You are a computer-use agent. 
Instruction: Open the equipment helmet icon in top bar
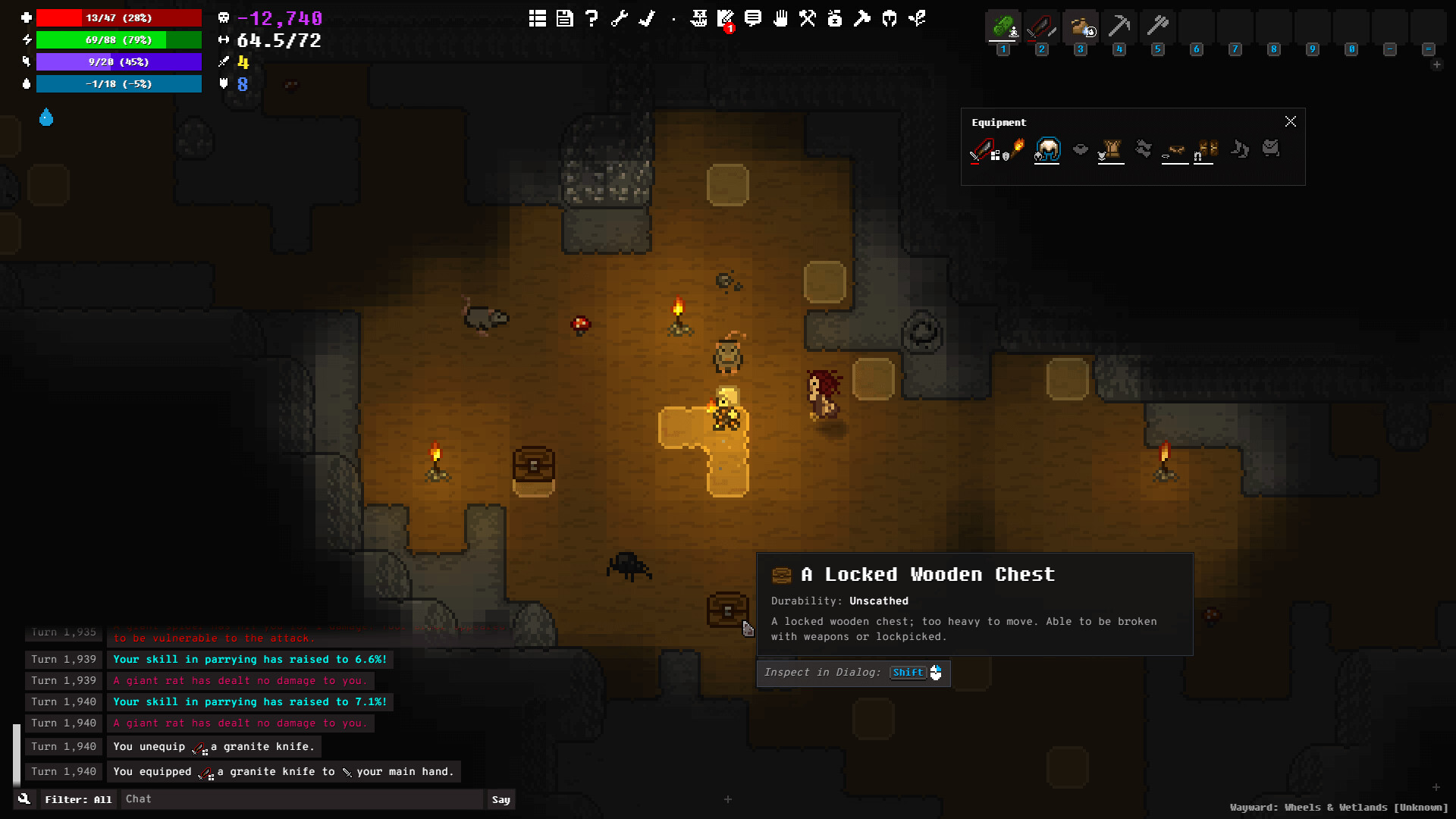point(889,19)
